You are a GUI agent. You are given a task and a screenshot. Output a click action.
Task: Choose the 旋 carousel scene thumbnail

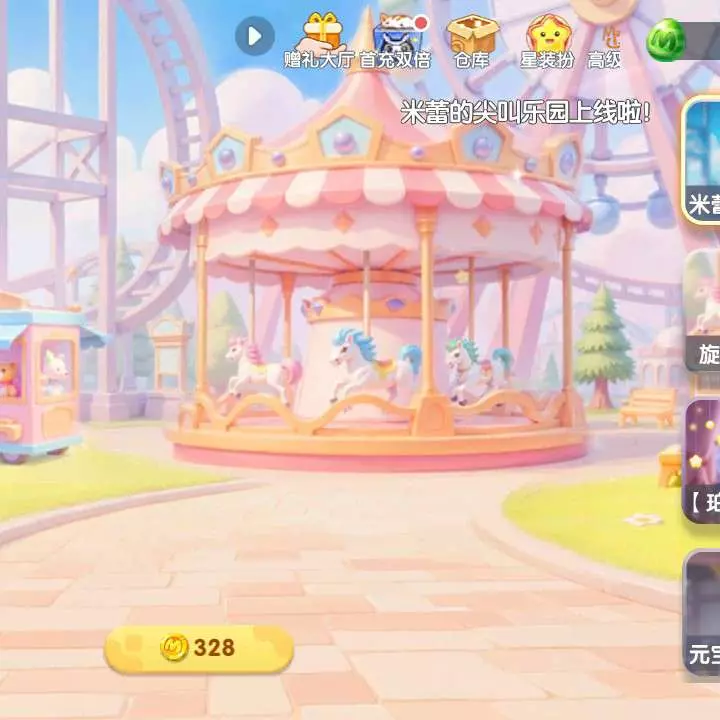point(702,310)
